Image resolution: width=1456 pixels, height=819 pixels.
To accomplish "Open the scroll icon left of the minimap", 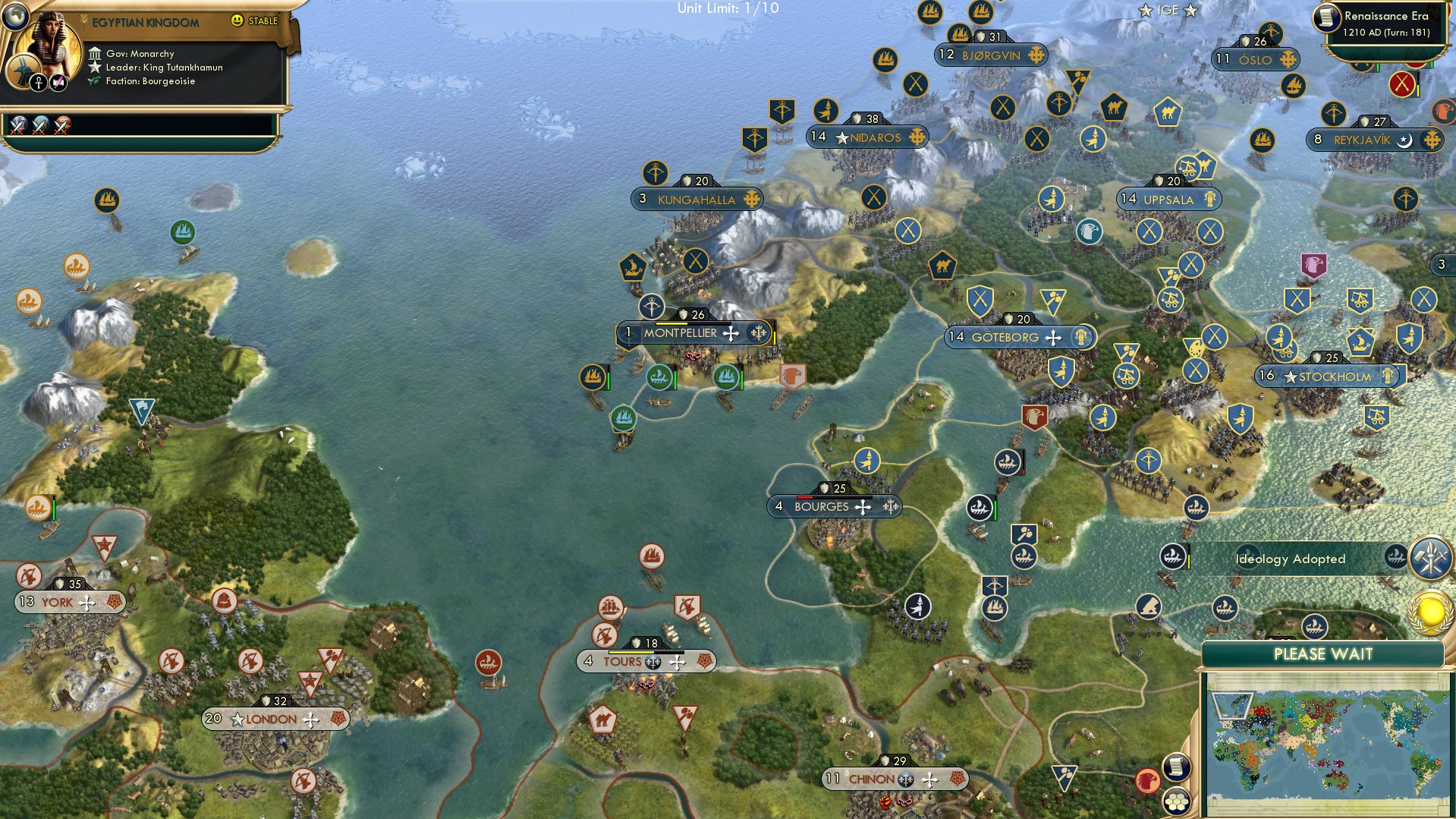I will [x=1175, y=767].
